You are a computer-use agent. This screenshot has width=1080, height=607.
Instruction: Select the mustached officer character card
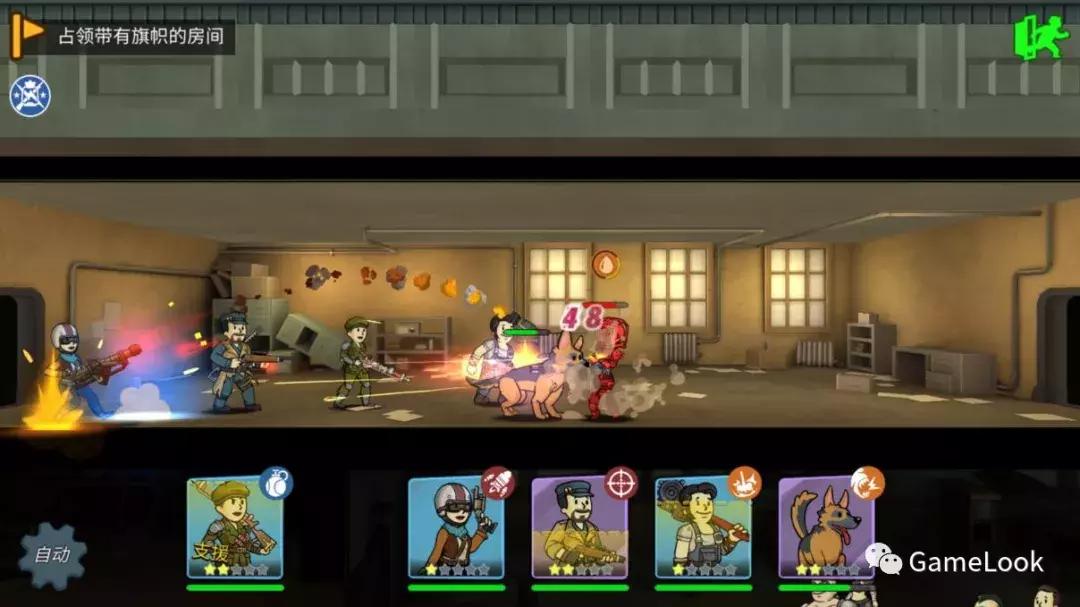(x=579, y=528)
